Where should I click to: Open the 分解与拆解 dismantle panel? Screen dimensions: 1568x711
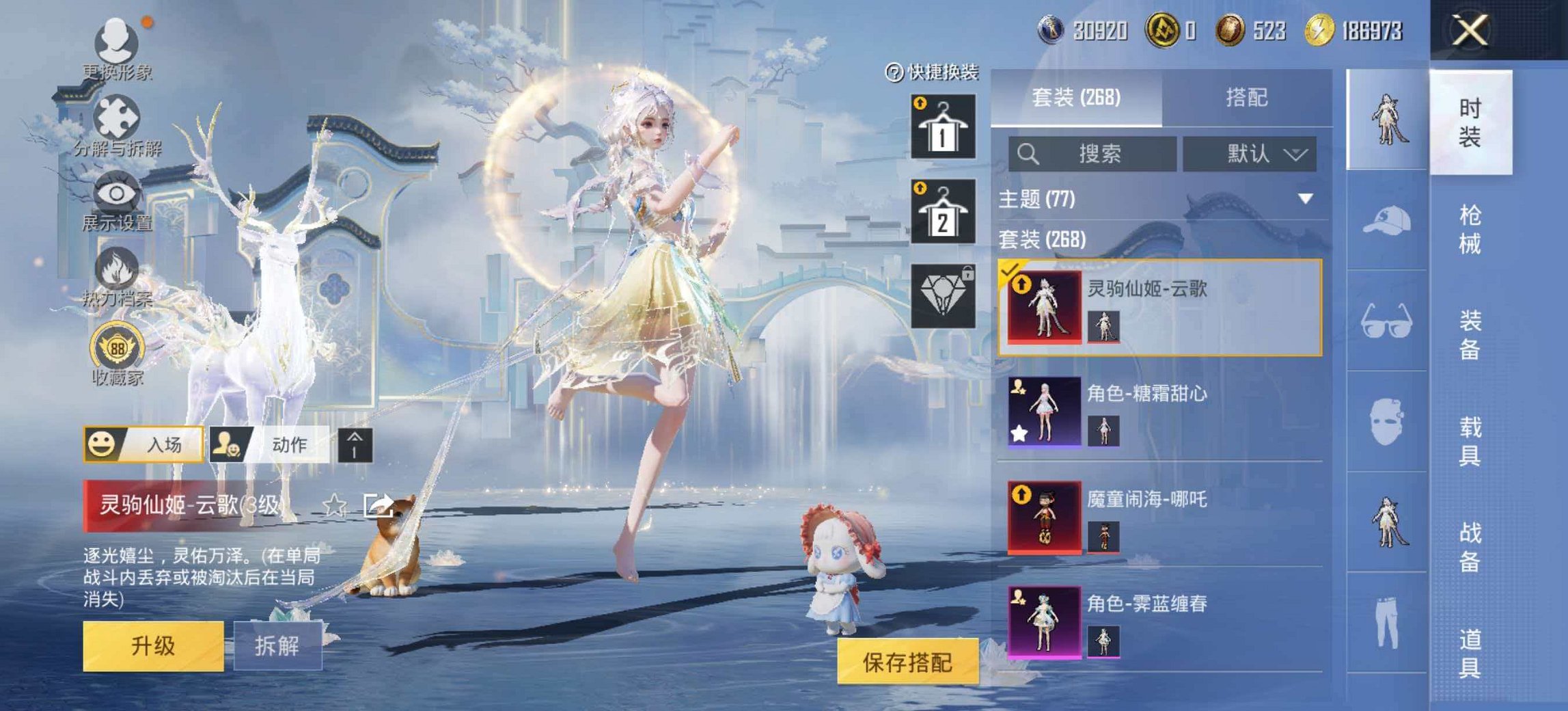(116, 116)
